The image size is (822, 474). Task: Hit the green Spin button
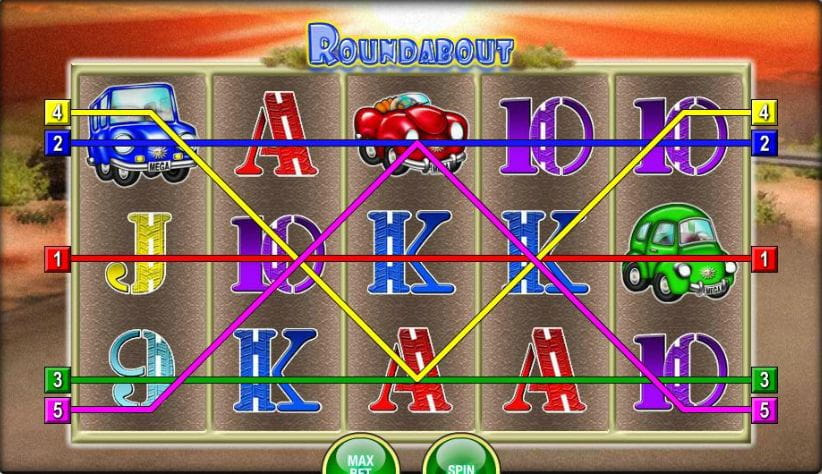pyautogui.click(x=460, y=460)
